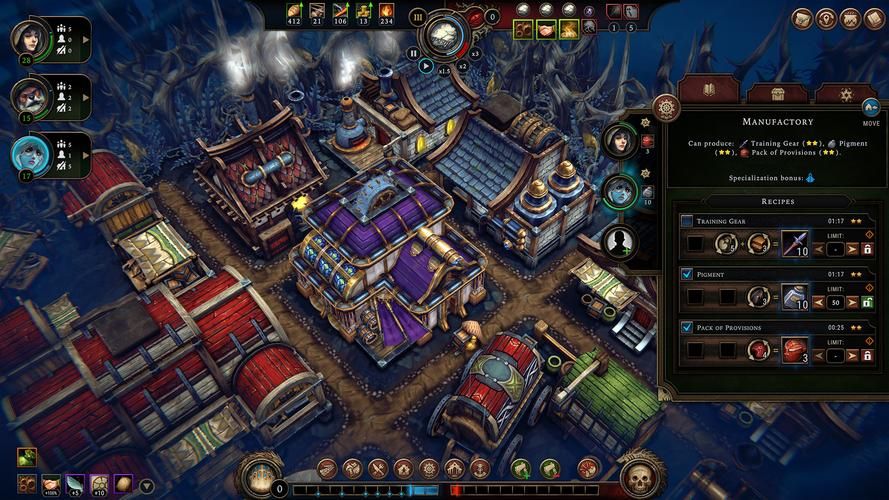Set game speed to normal play

(426, 66)
